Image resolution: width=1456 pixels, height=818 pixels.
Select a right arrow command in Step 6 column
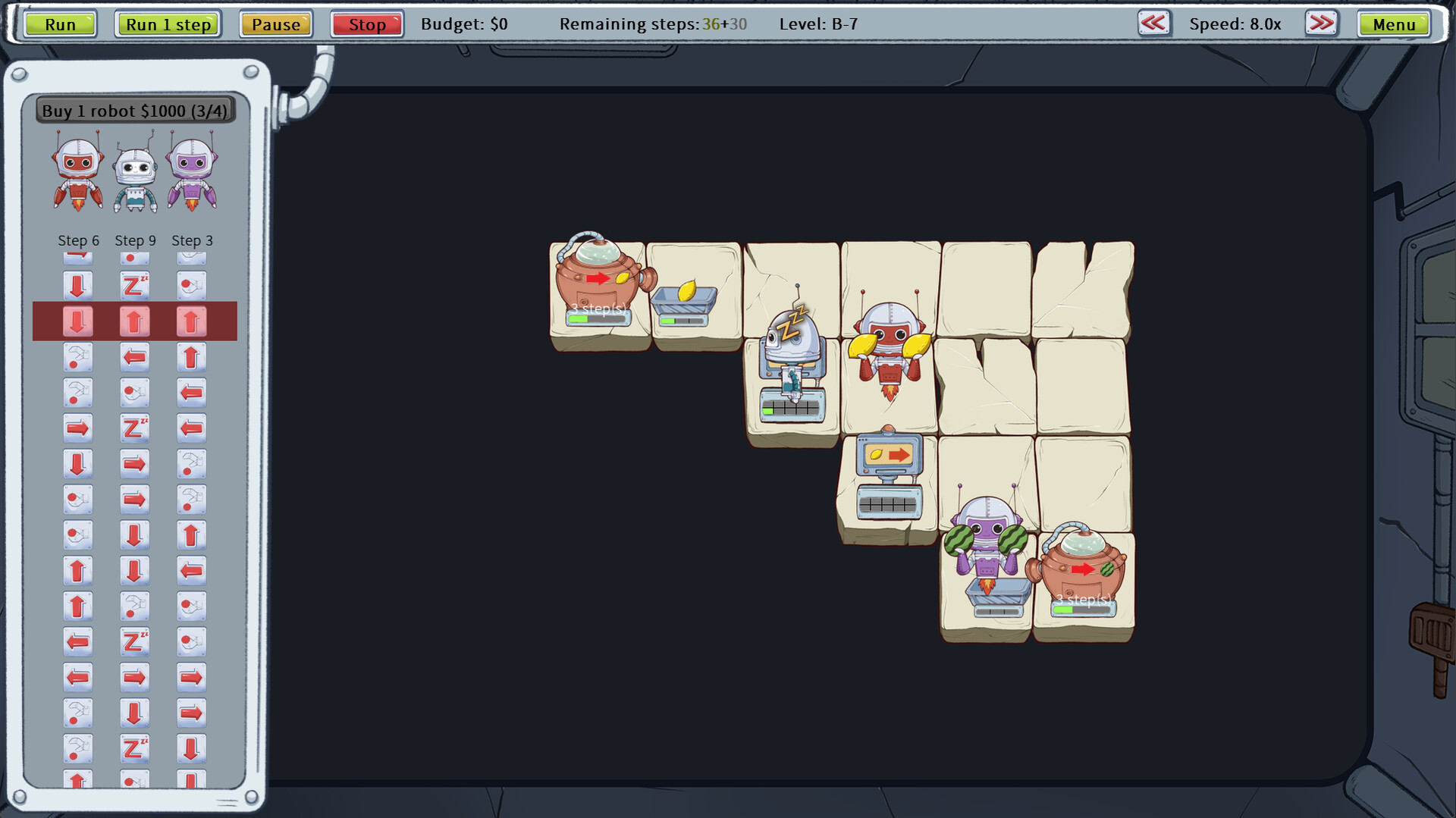coord(78,428)
